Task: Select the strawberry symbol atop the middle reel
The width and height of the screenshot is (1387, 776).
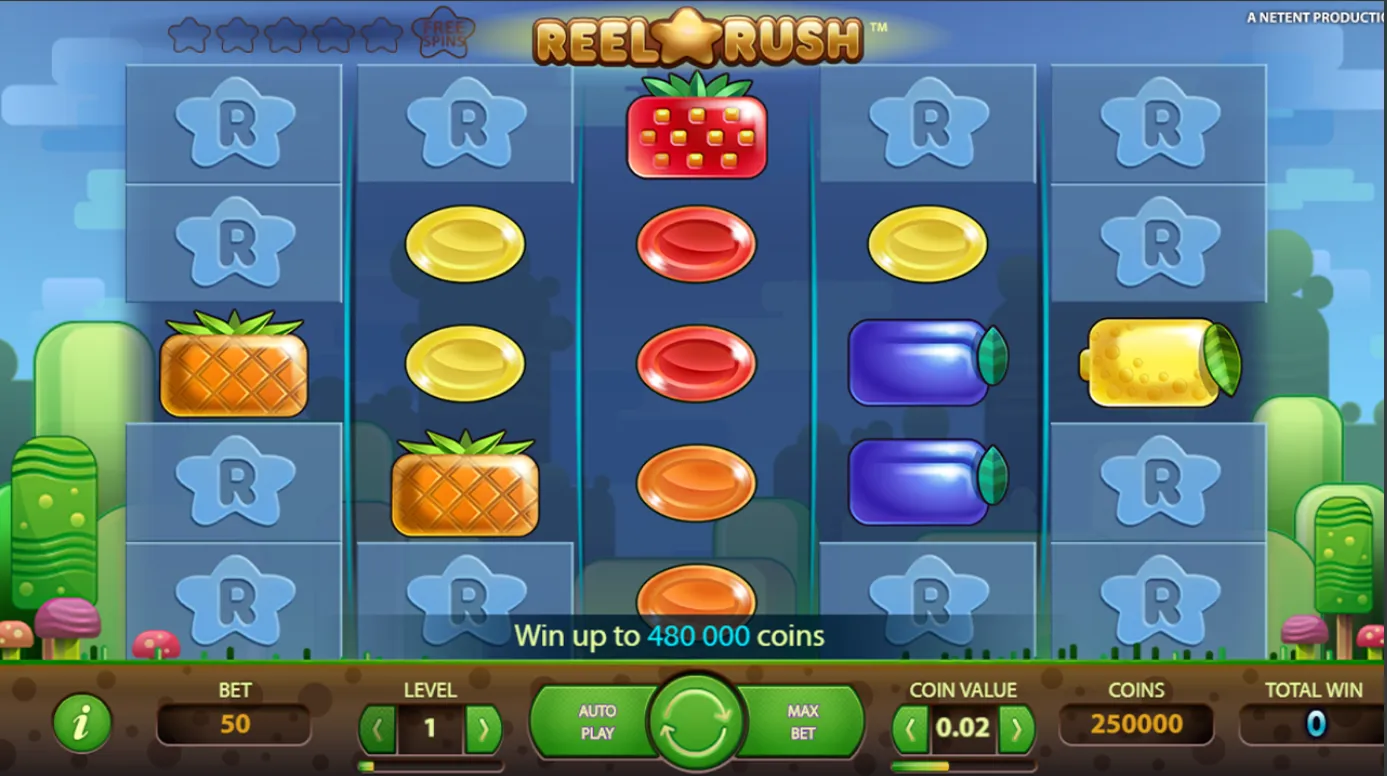Action: pyautogui.click(x=696, y=133)
